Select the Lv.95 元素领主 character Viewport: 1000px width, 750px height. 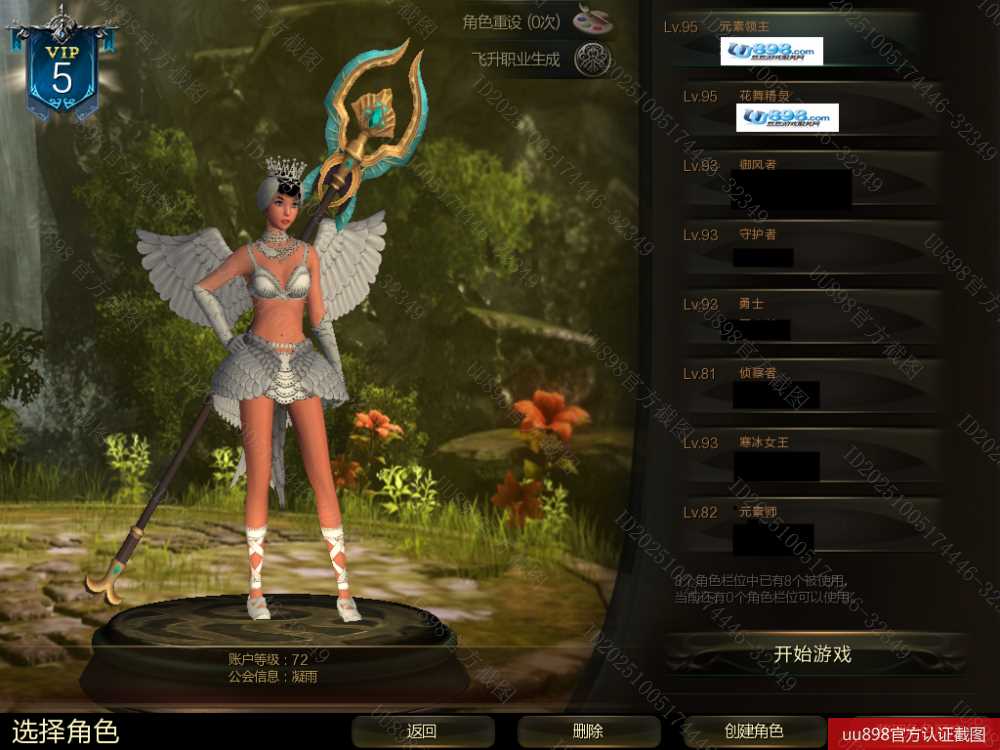[800, 40]
